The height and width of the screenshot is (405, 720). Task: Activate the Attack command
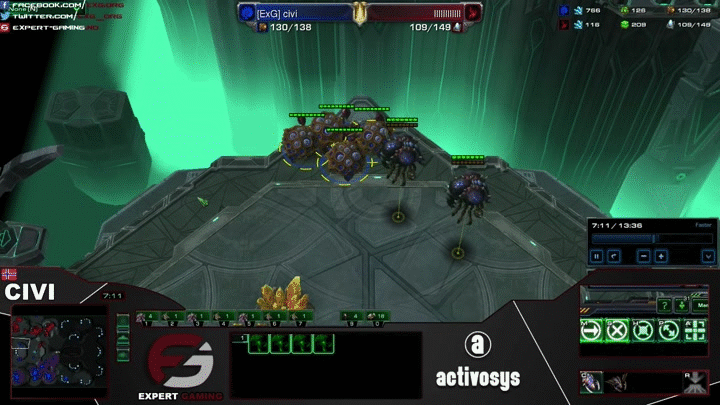tap(692, 331)
